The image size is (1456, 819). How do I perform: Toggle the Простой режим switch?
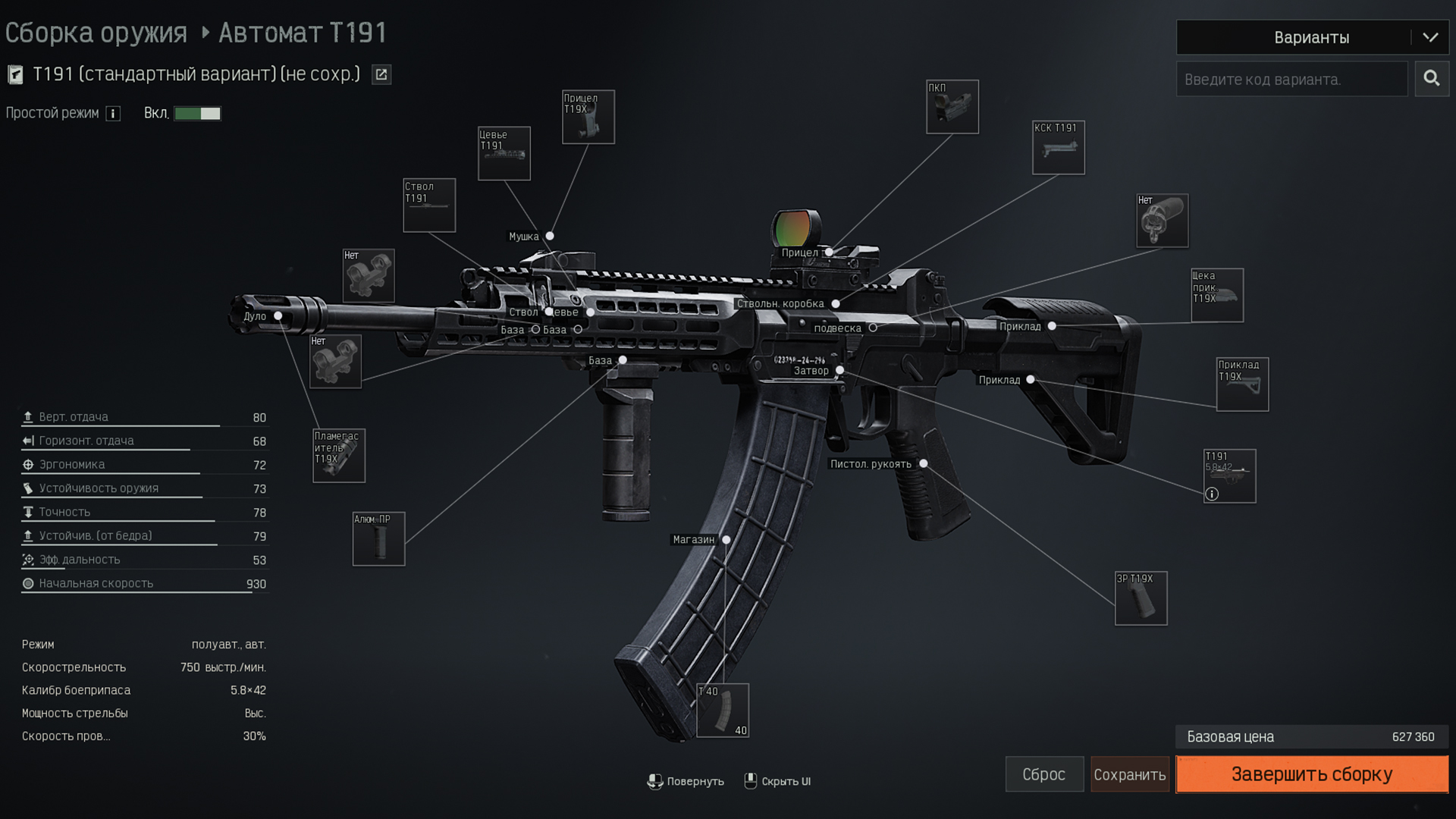coord(197,113)
